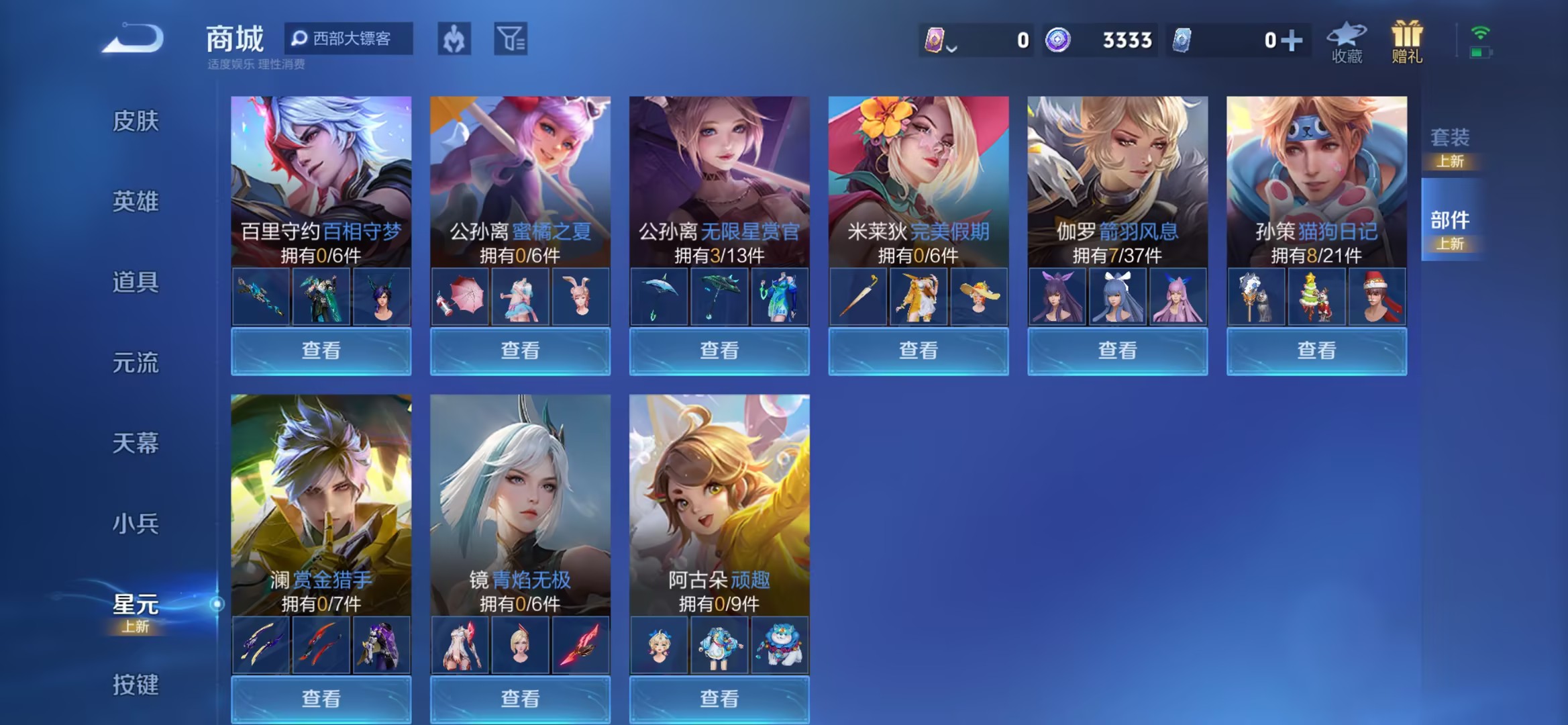This screenshot has height=725, width=1568.
Task: Open the filter icon beside the search bar
Action: pos(510,38)
